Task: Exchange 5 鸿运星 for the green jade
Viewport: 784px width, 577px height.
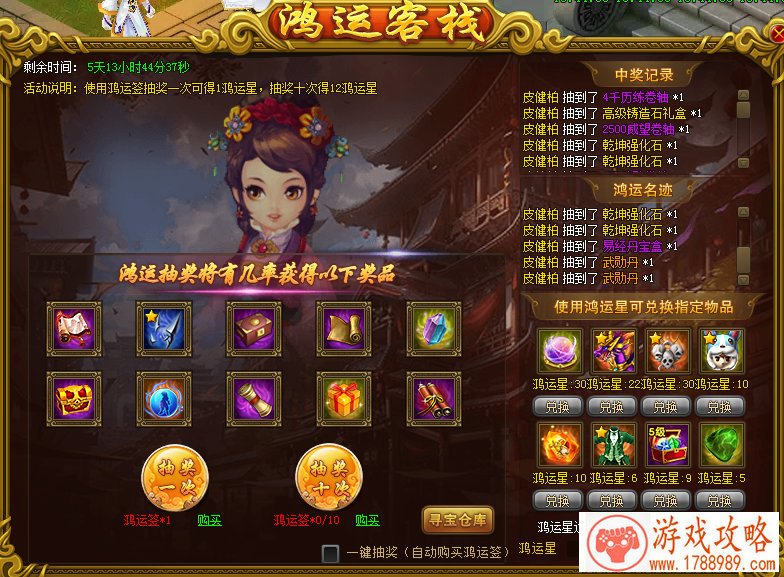Action: pyautogui.click(x=720, y=500)
